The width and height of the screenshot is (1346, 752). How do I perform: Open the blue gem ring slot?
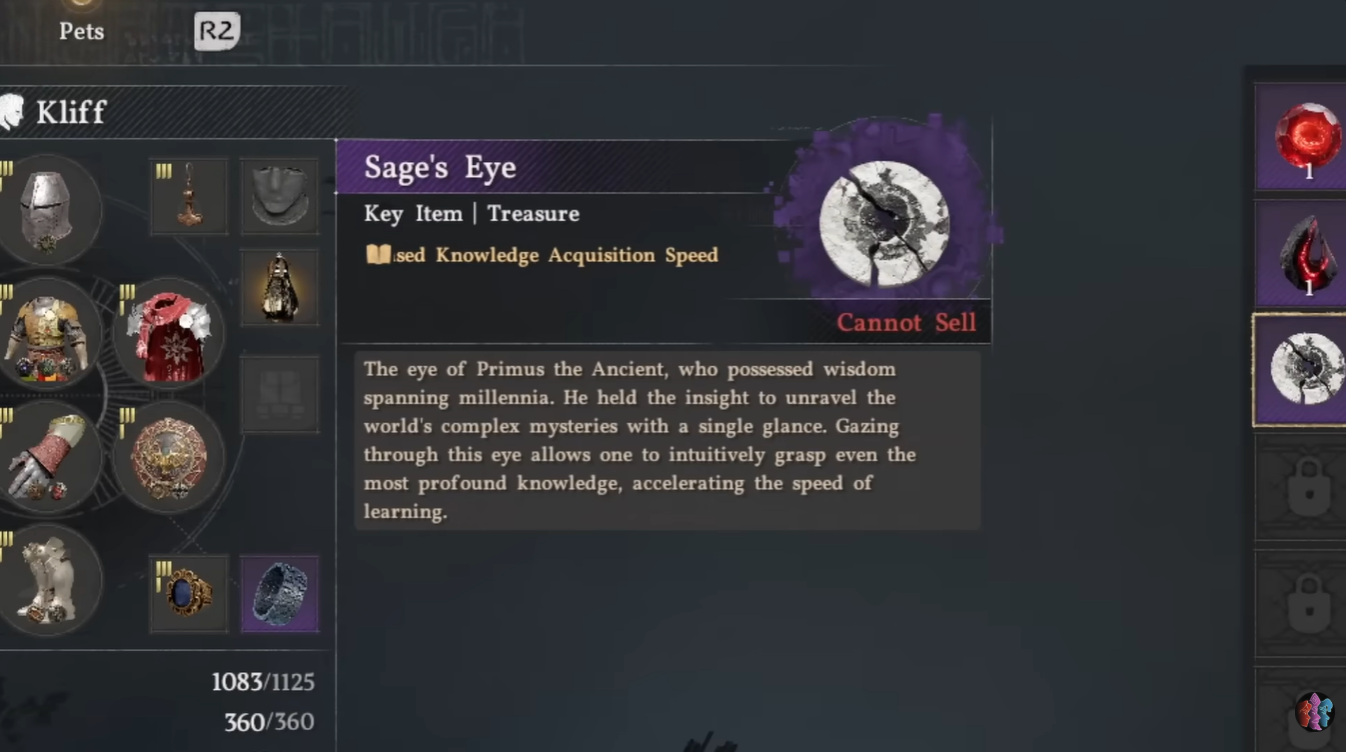(x=188, y=594)
